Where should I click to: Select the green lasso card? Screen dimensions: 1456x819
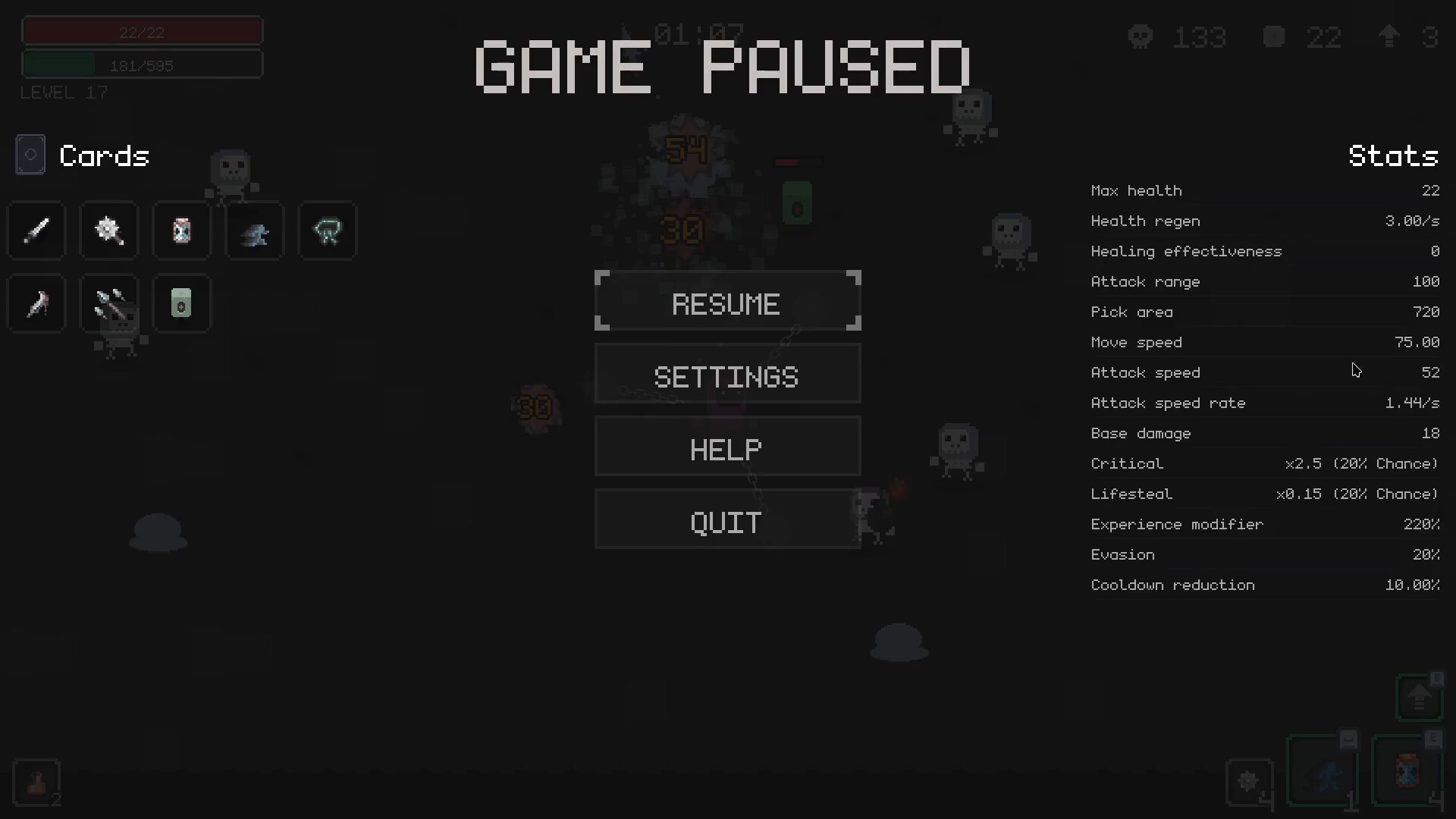(x=327, y=231)
